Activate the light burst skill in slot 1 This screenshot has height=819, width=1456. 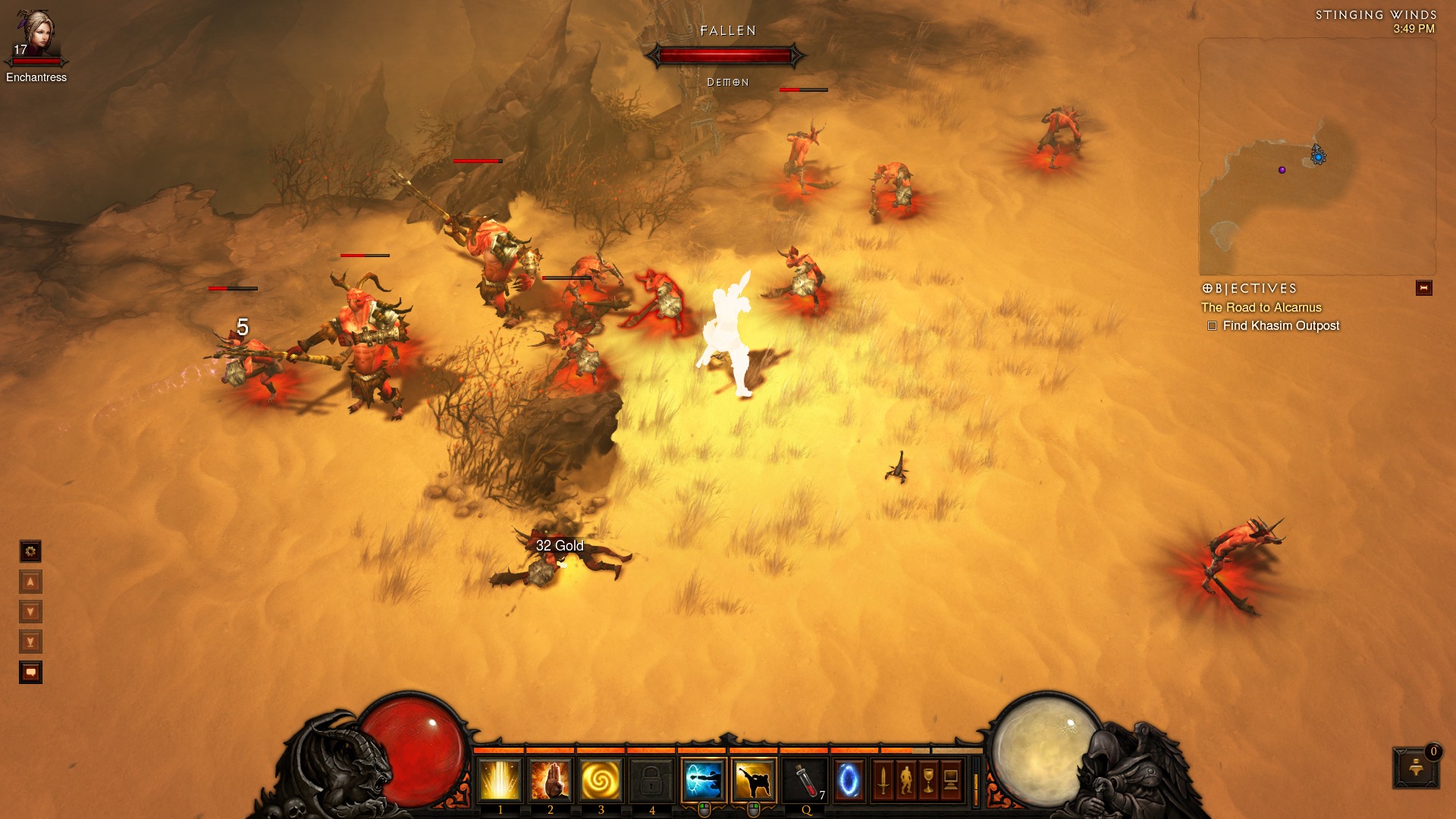tap(500, 780)
